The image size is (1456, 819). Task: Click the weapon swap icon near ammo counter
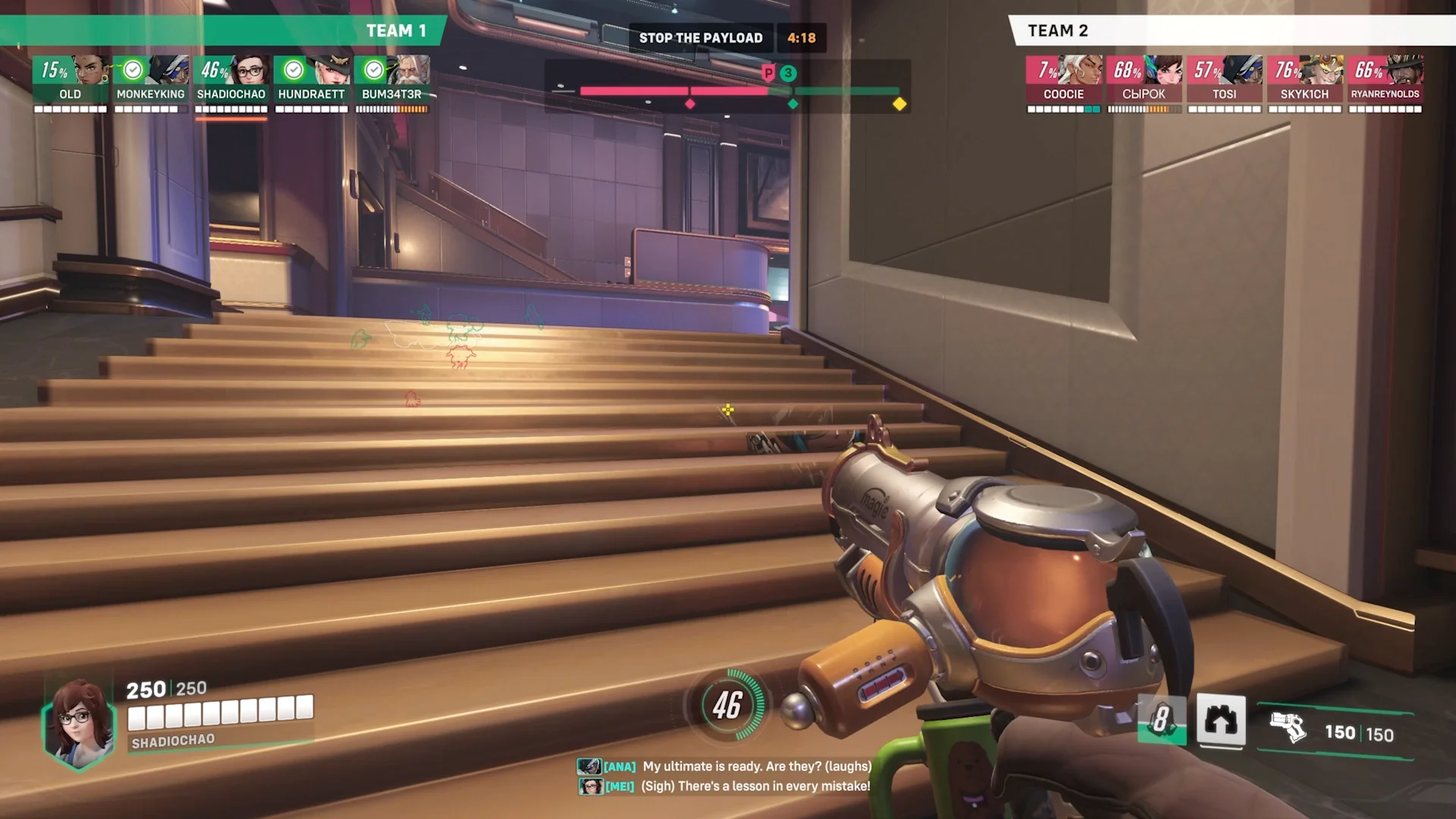coord(1221,722)
